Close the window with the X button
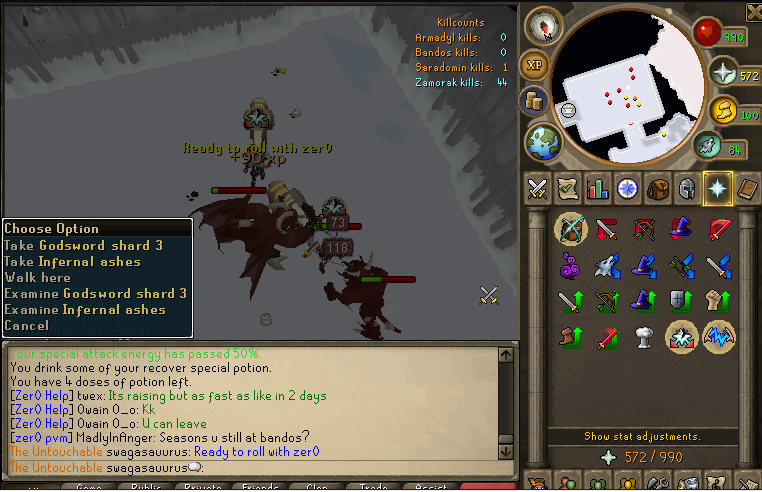Viewport: 762px width, 492px height. click(752, 11)
